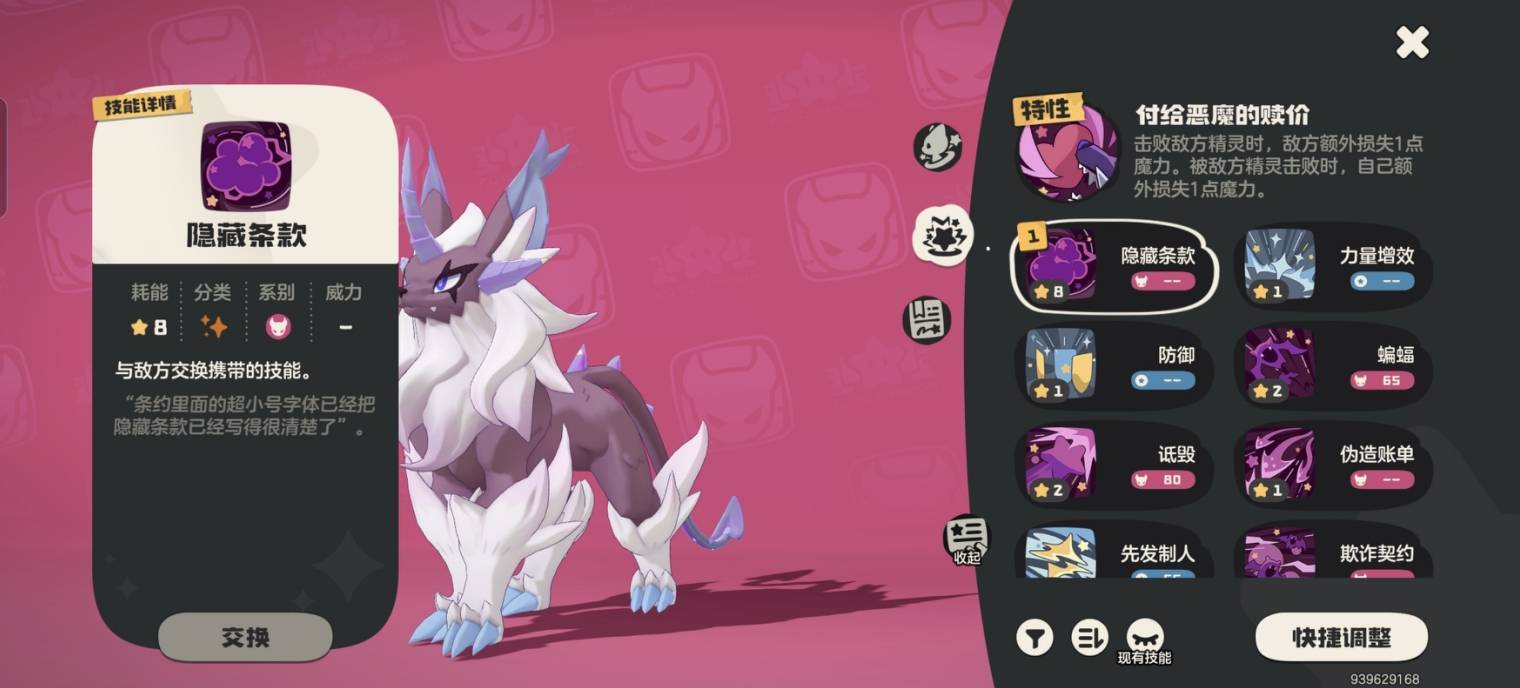Close the skill panel with the X
1520x688 pixels.
[1412, 42]
